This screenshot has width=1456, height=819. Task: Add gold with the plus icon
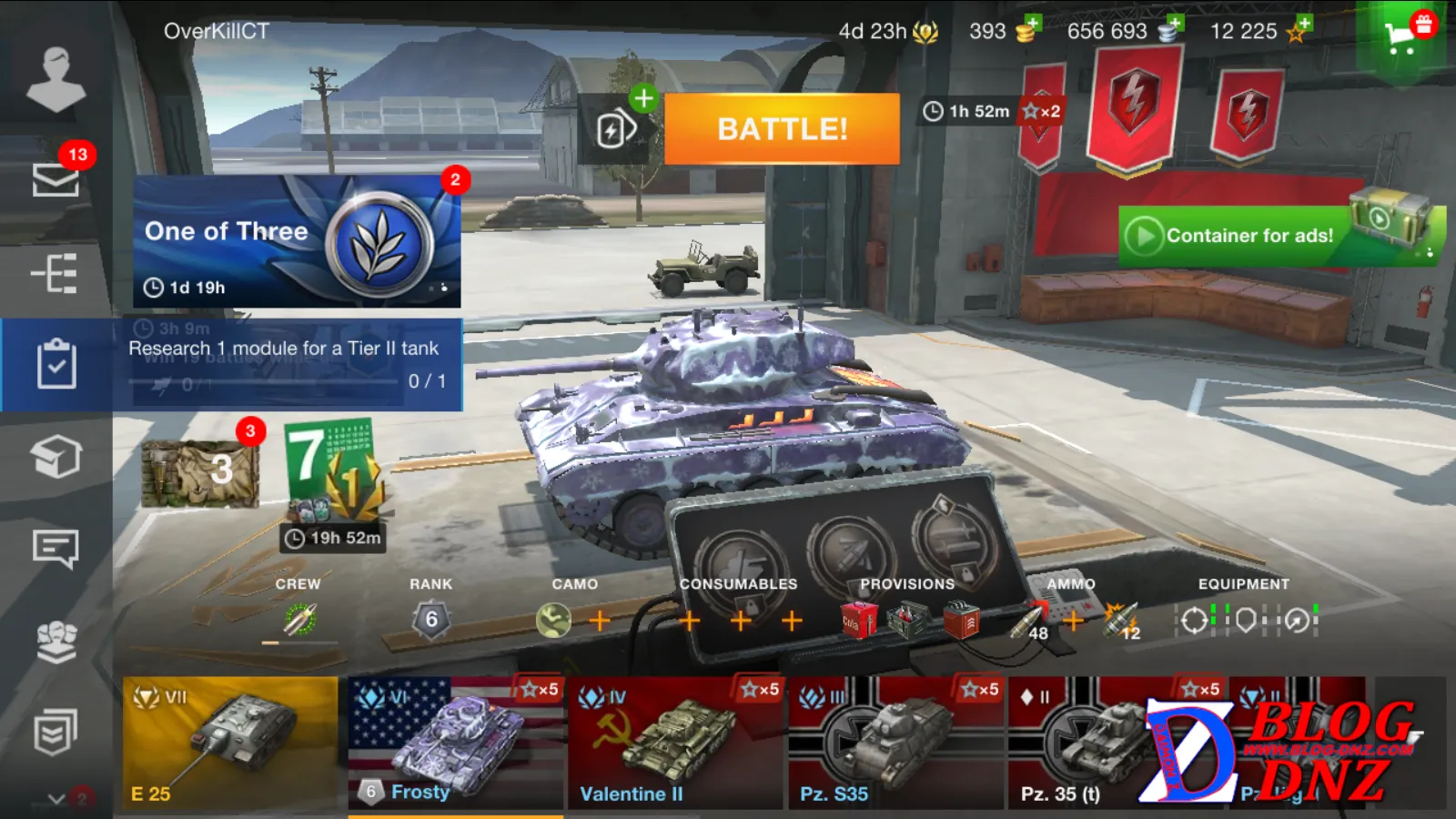[1032, 24]
